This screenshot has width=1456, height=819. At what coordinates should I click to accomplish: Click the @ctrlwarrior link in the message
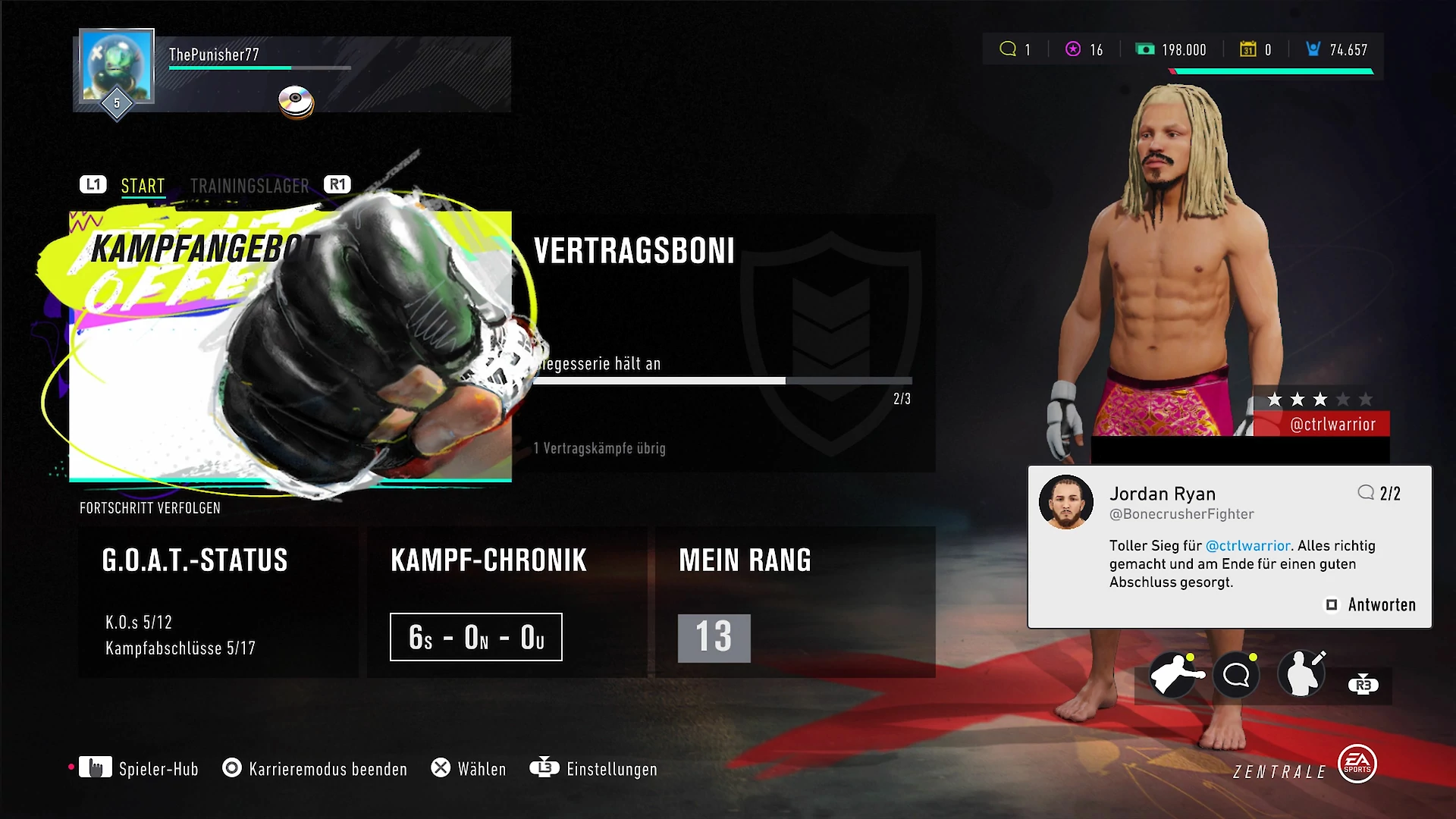[x=1247, y=546]
